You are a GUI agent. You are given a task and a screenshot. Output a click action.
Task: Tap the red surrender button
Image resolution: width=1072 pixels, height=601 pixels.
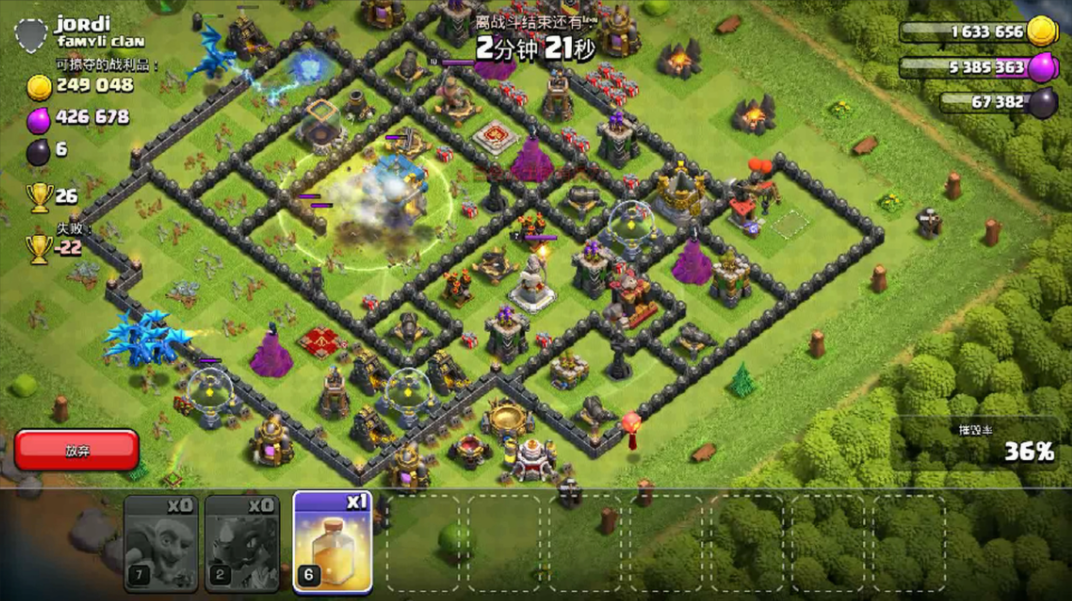77,451
